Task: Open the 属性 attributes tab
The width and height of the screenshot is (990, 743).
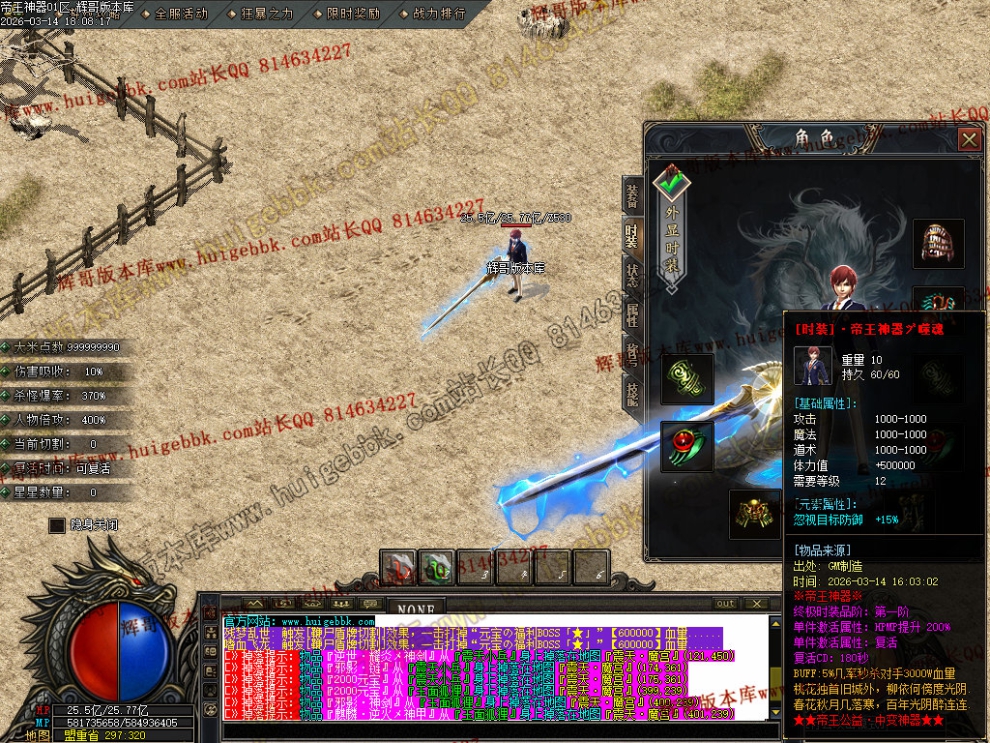Action: tap(632, 316)
